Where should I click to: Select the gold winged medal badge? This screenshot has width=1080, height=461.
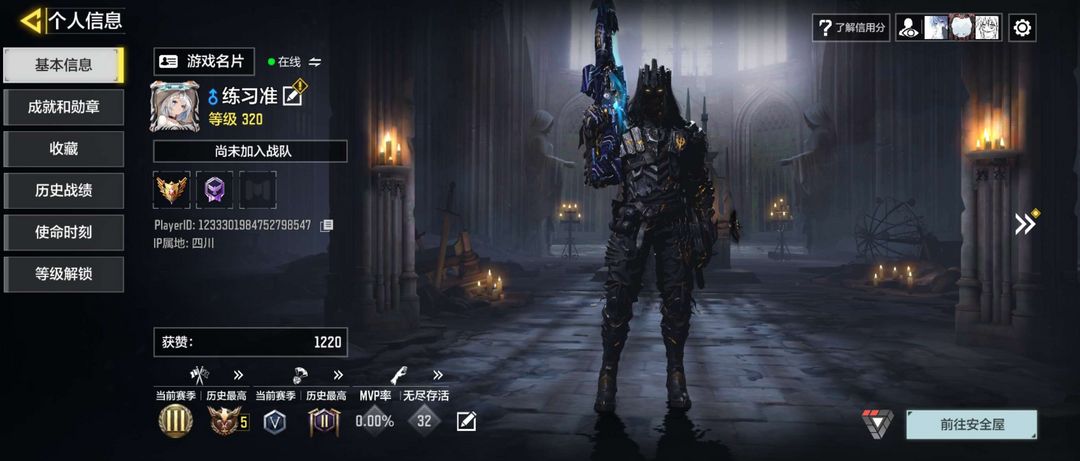click(172, 189)
